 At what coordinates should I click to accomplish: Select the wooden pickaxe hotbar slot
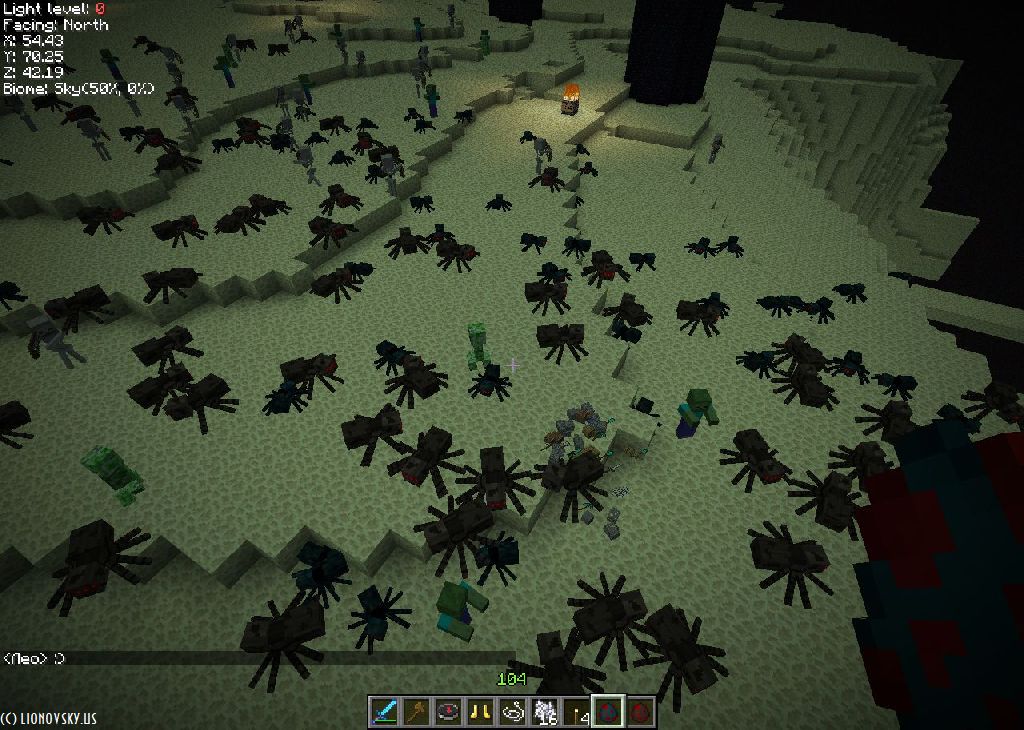coord(417,711)
